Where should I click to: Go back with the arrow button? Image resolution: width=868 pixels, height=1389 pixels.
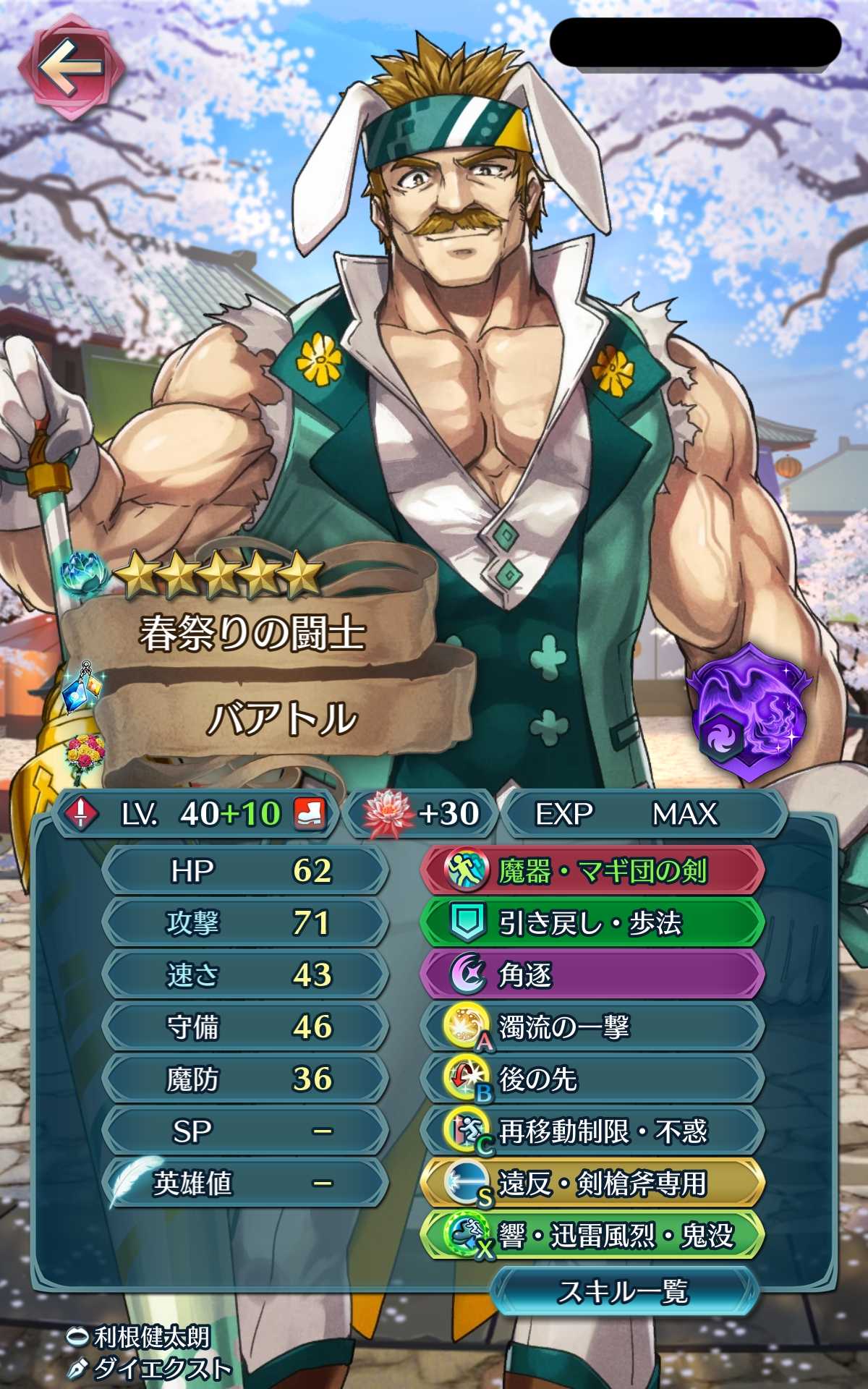coord(71,67)
